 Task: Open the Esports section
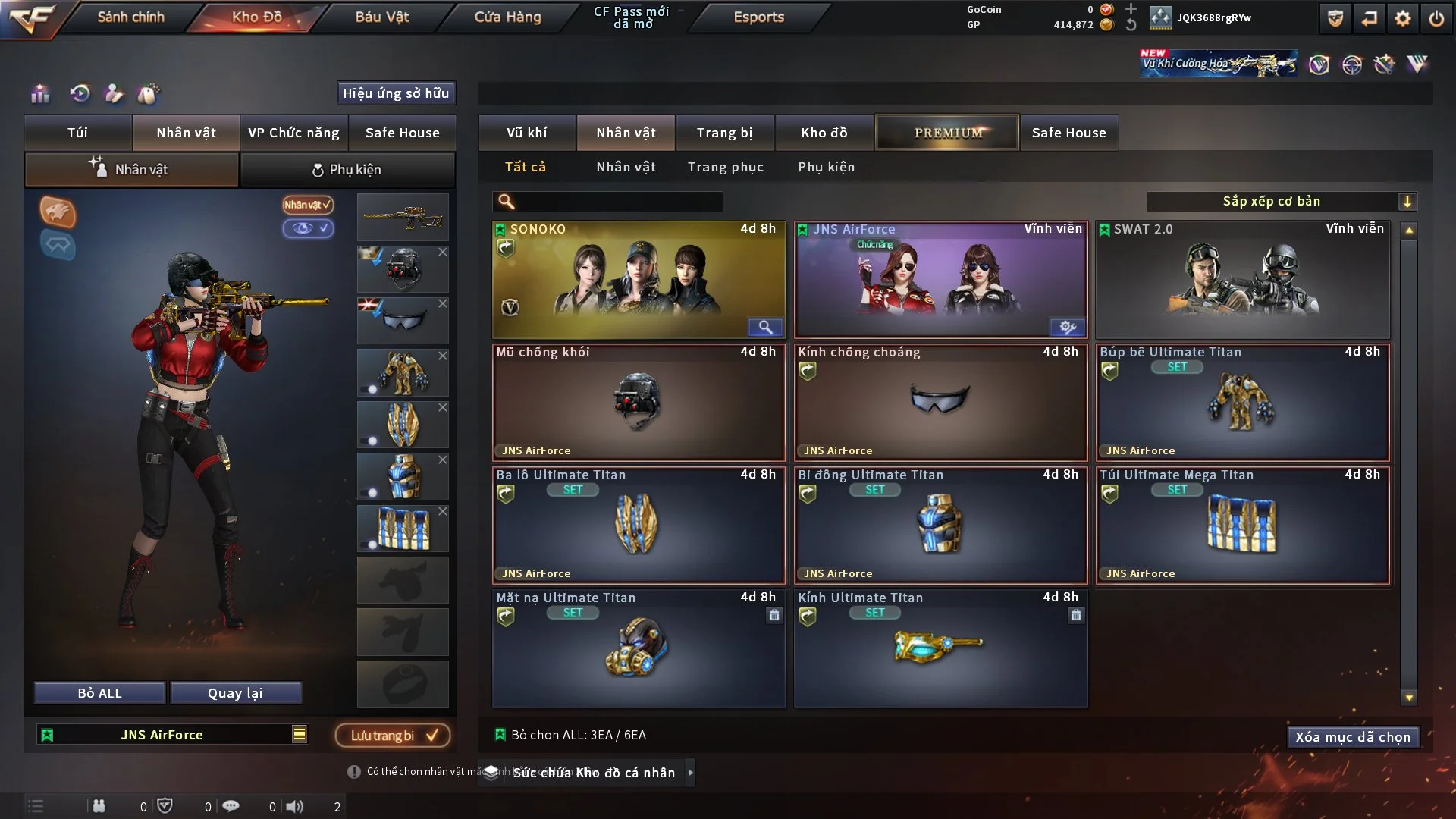[x=758, y=17]
